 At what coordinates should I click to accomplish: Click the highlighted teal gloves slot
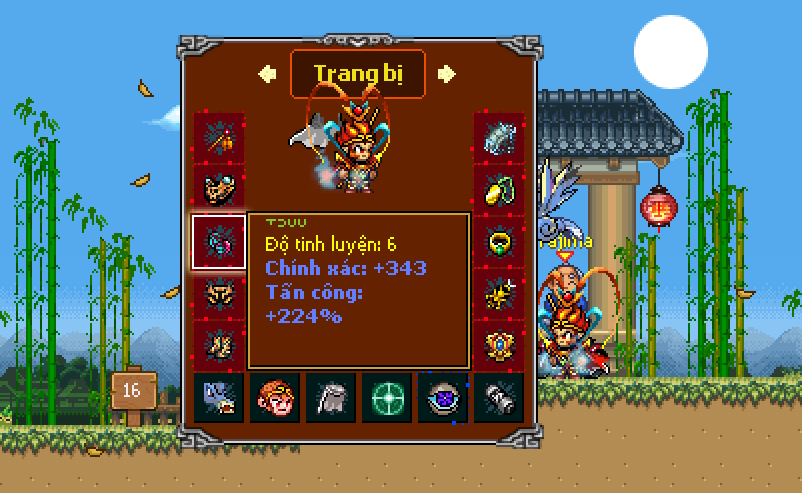tap(218, 242)
